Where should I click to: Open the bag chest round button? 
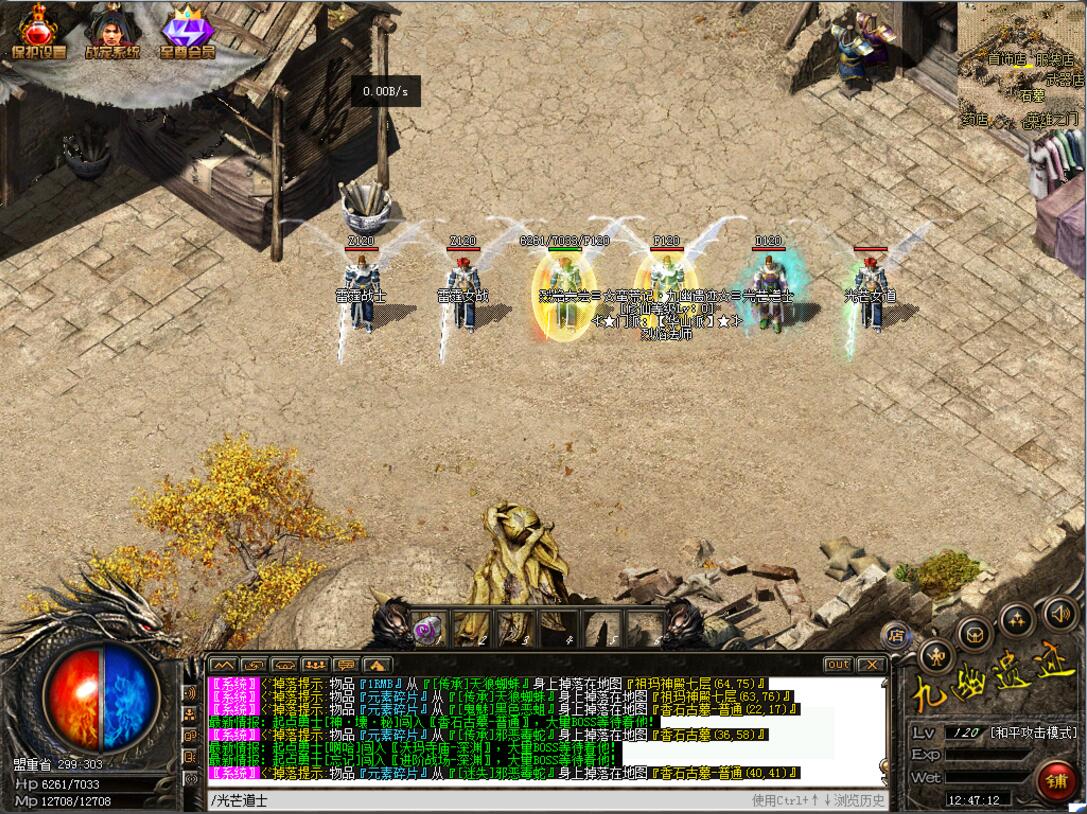974,633
